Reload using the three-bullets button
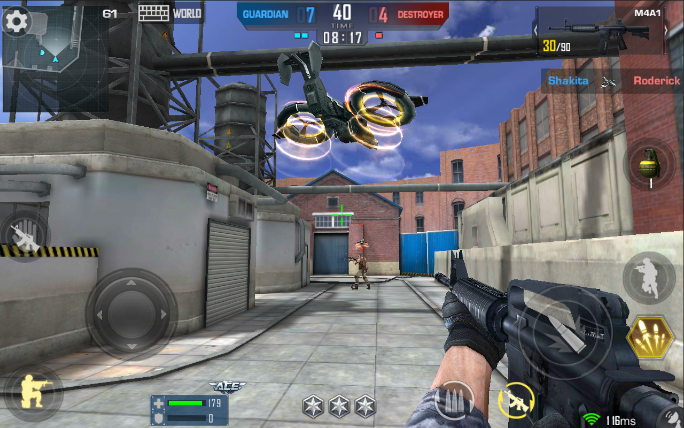 pos(456,400)
